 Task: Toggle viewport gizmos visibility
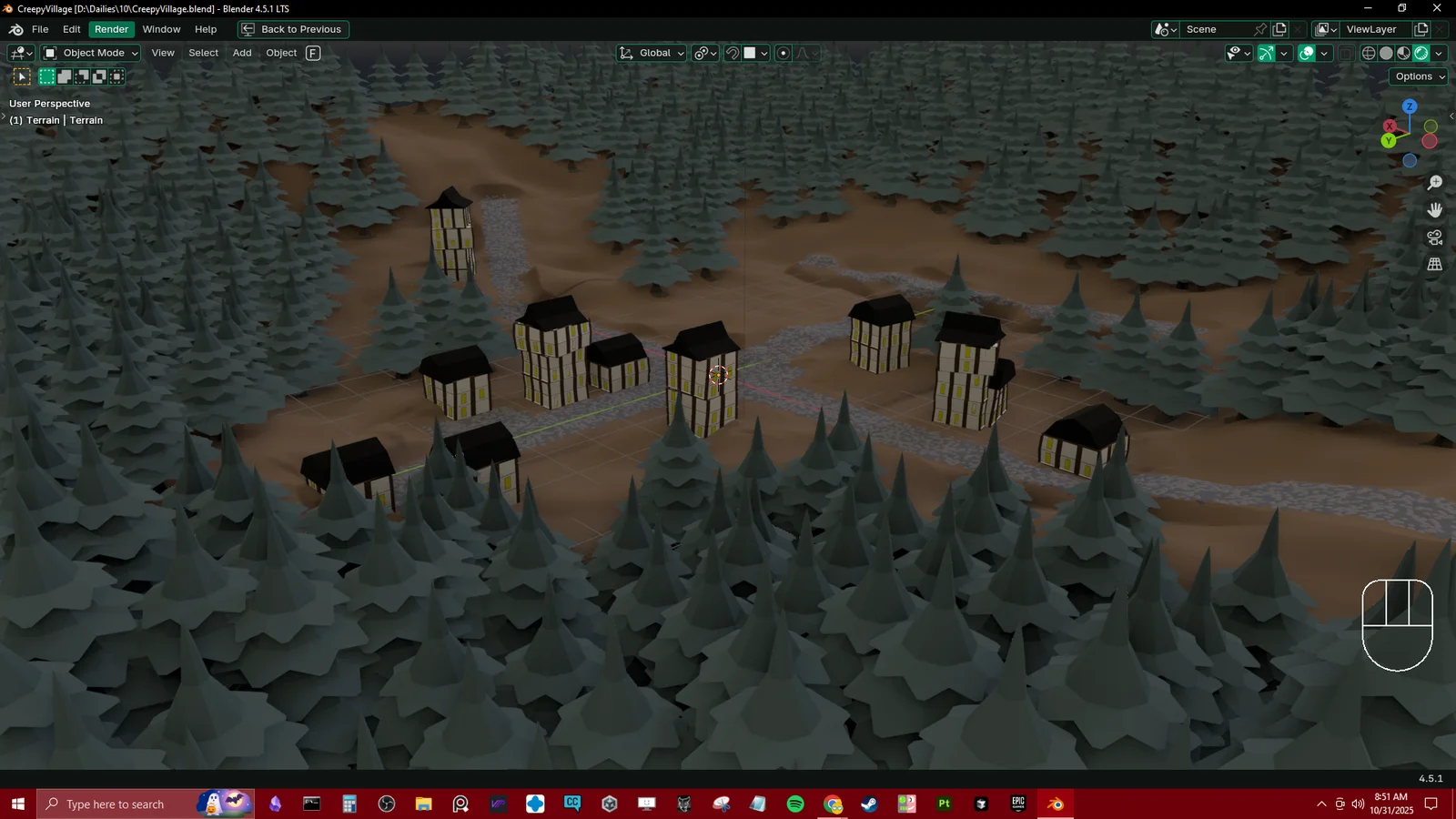click(x=1266, y=53)
